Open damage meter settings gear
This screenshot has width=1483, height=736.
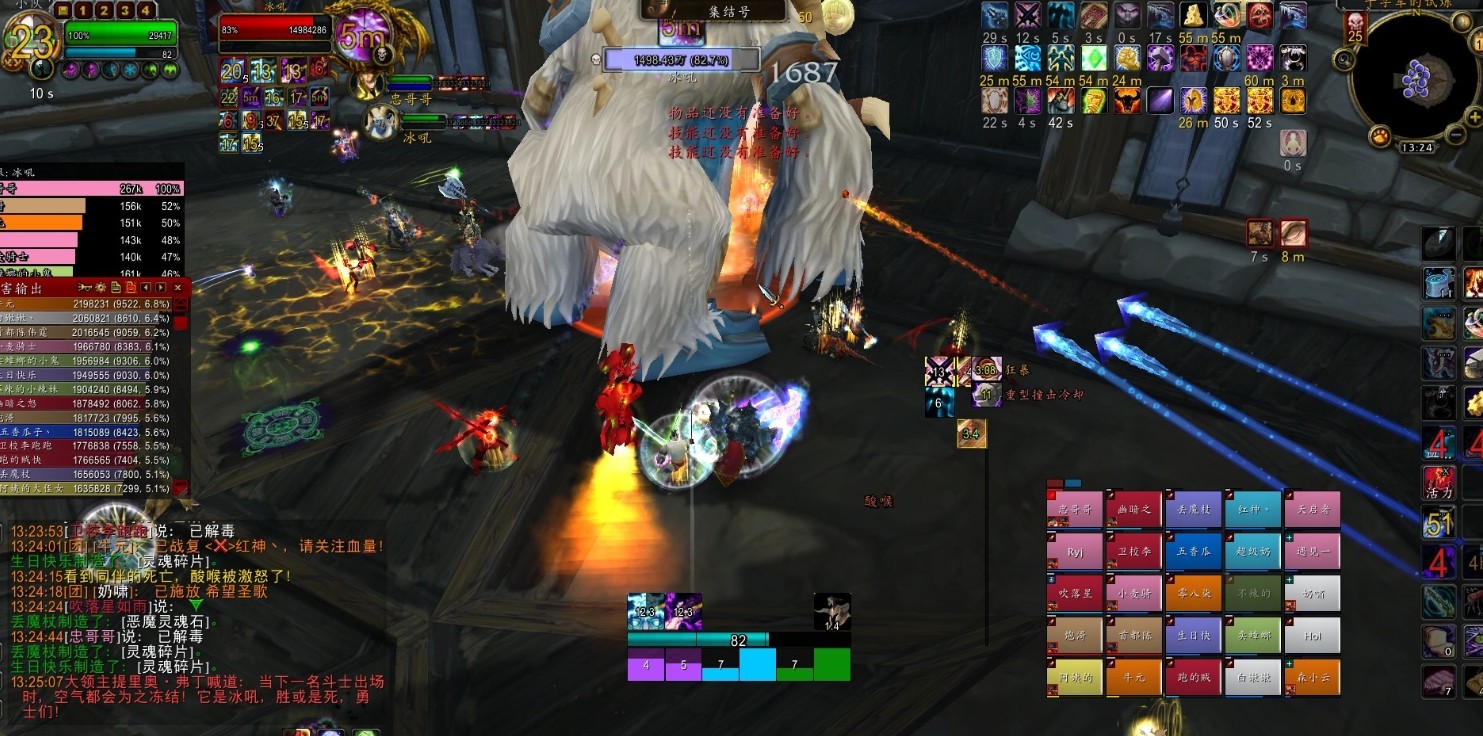[99, 287]
